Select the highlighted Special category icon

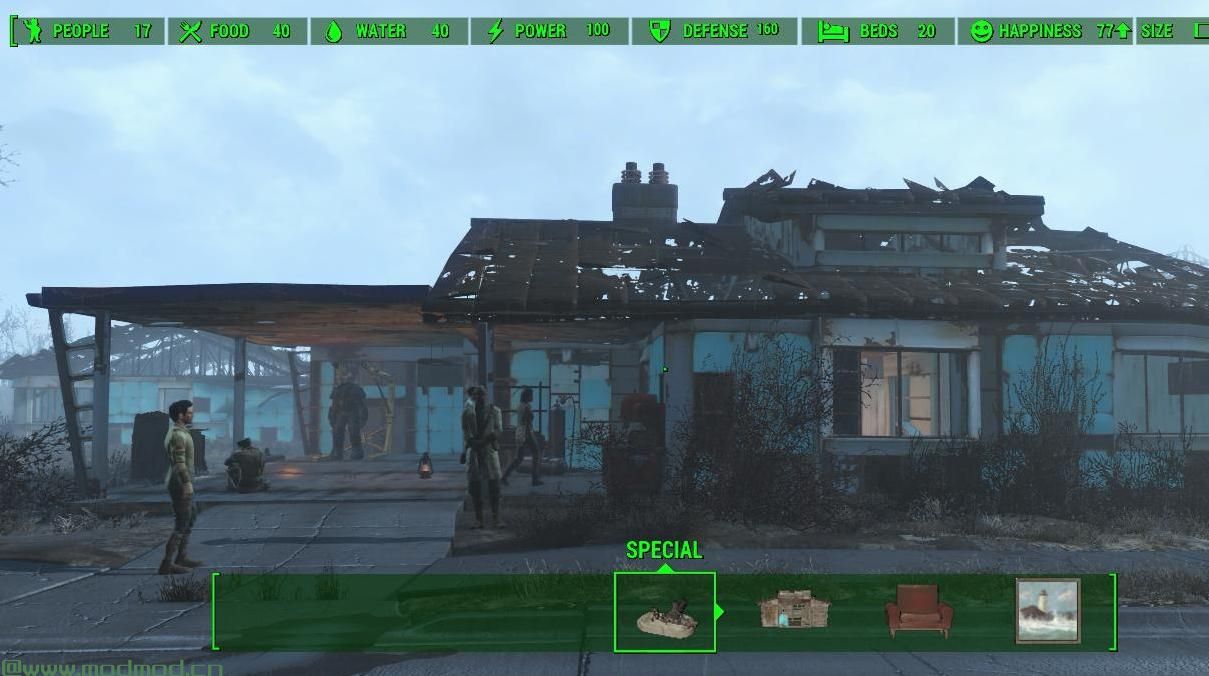coord(665,612)
